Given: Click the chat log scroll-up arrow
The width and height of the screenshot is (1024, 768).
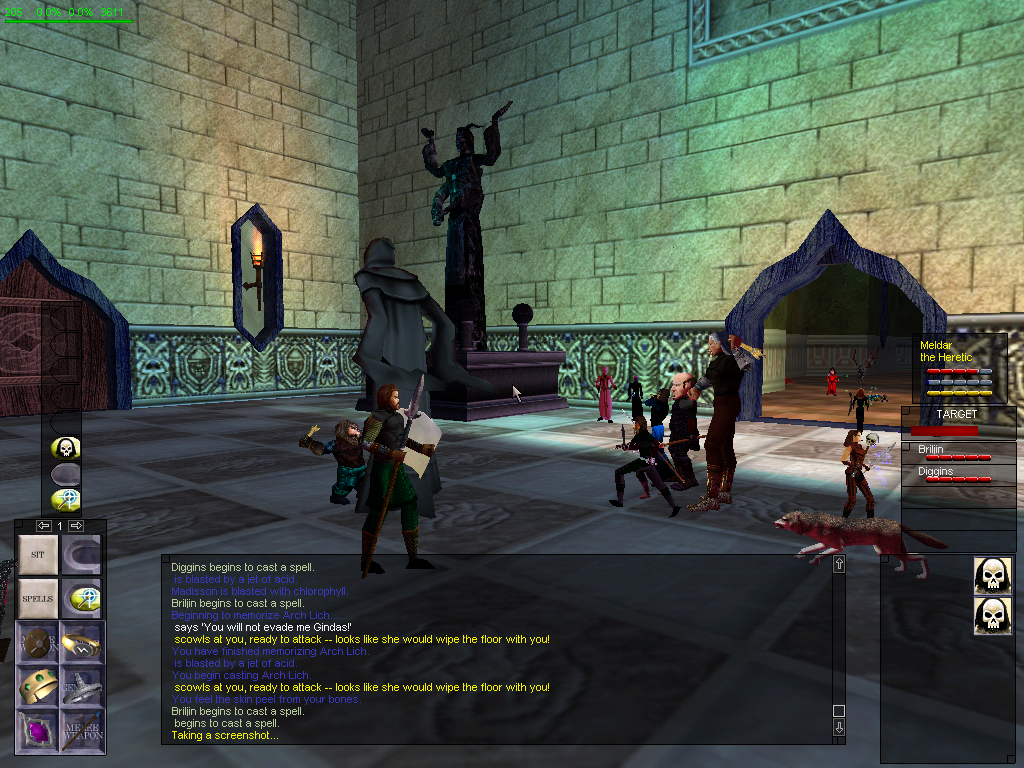Looking at the screenshot, I should (838, 566).
